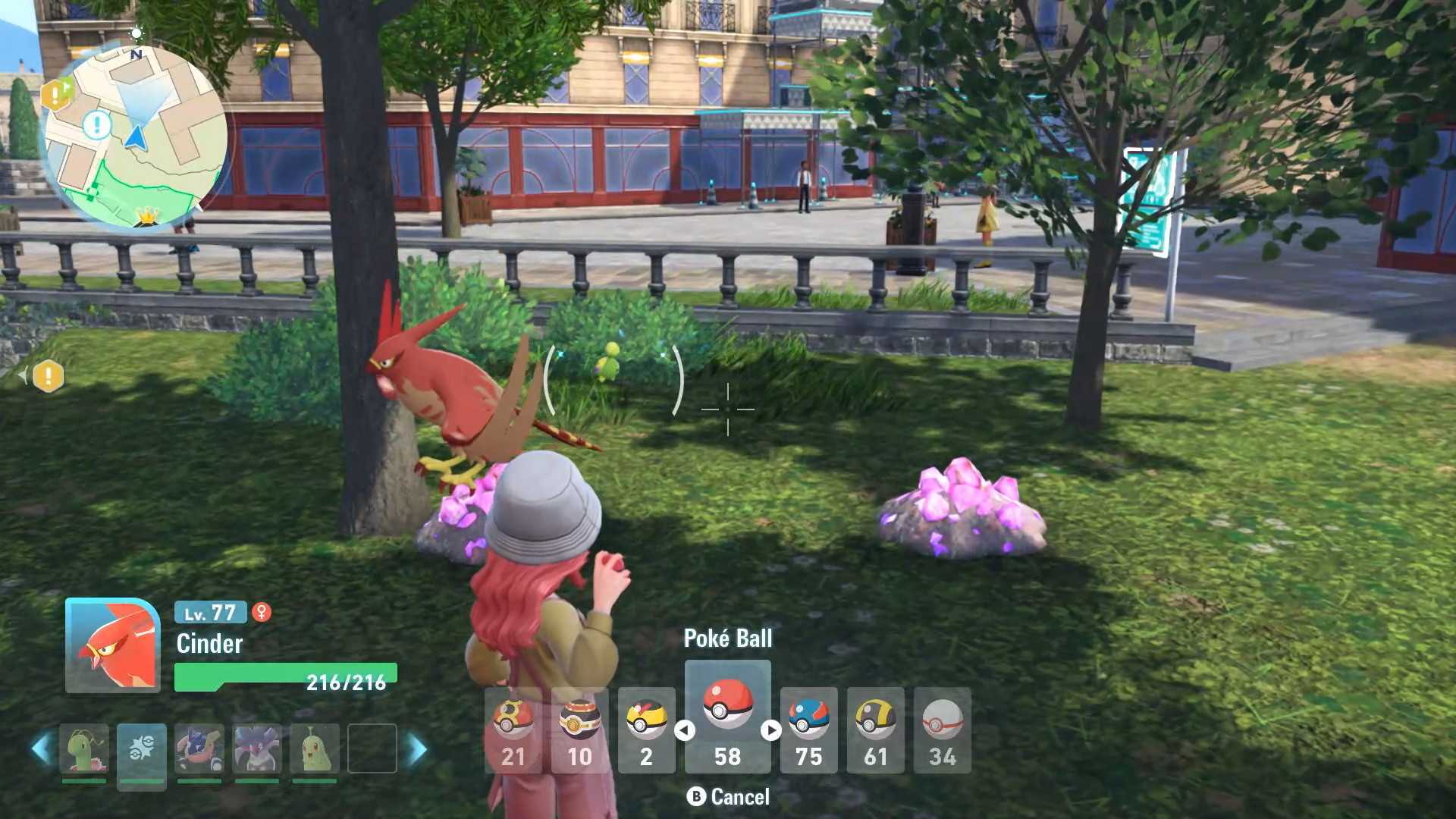The image size is (1456, 819).
Task: Pick the Premier Ball slot with 34
Action: (942, 730)
